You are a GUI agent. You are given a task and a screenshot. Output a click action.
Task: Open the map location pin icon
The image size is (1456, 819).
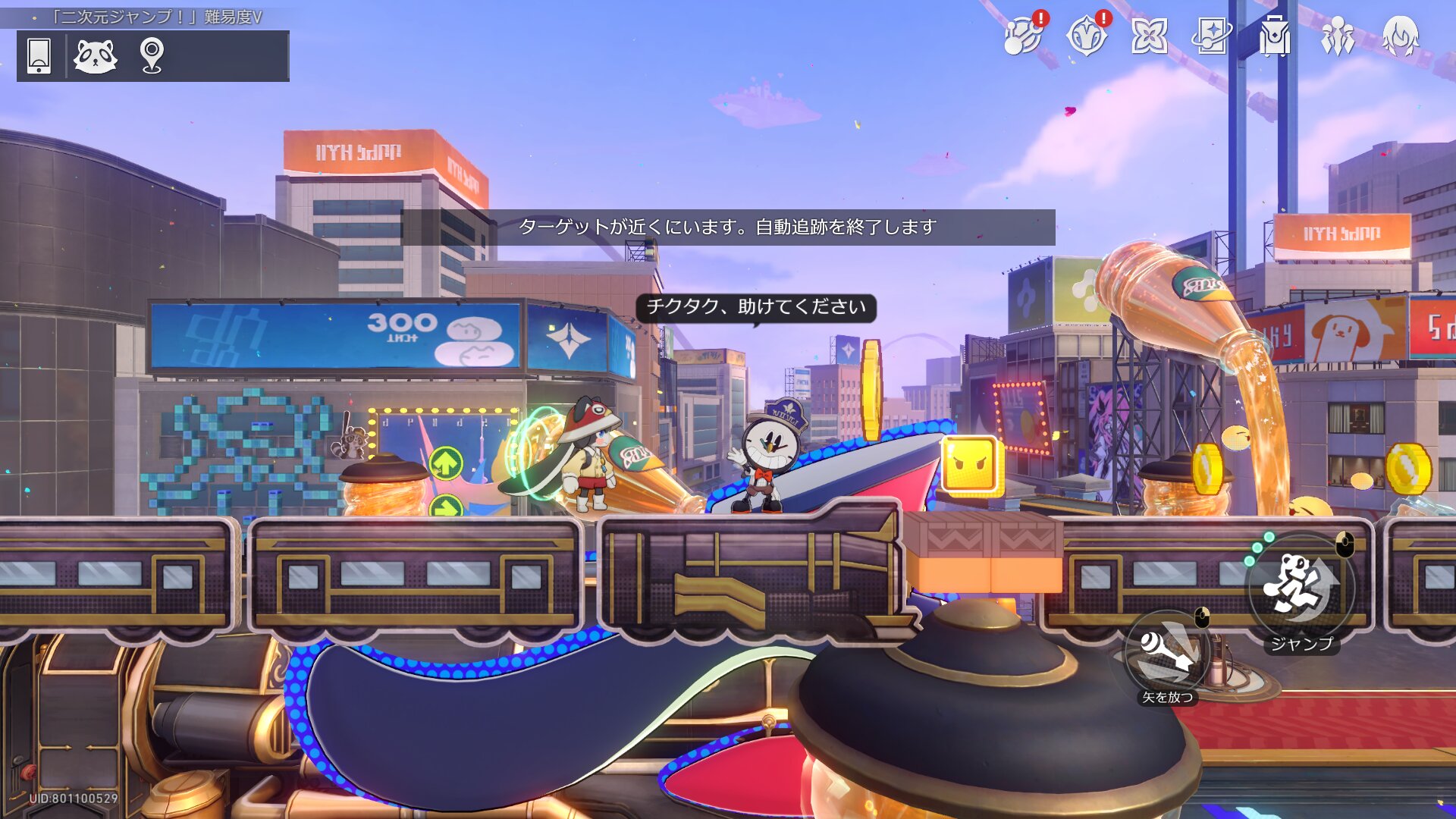pyautogui.click(x=152, y=55)
